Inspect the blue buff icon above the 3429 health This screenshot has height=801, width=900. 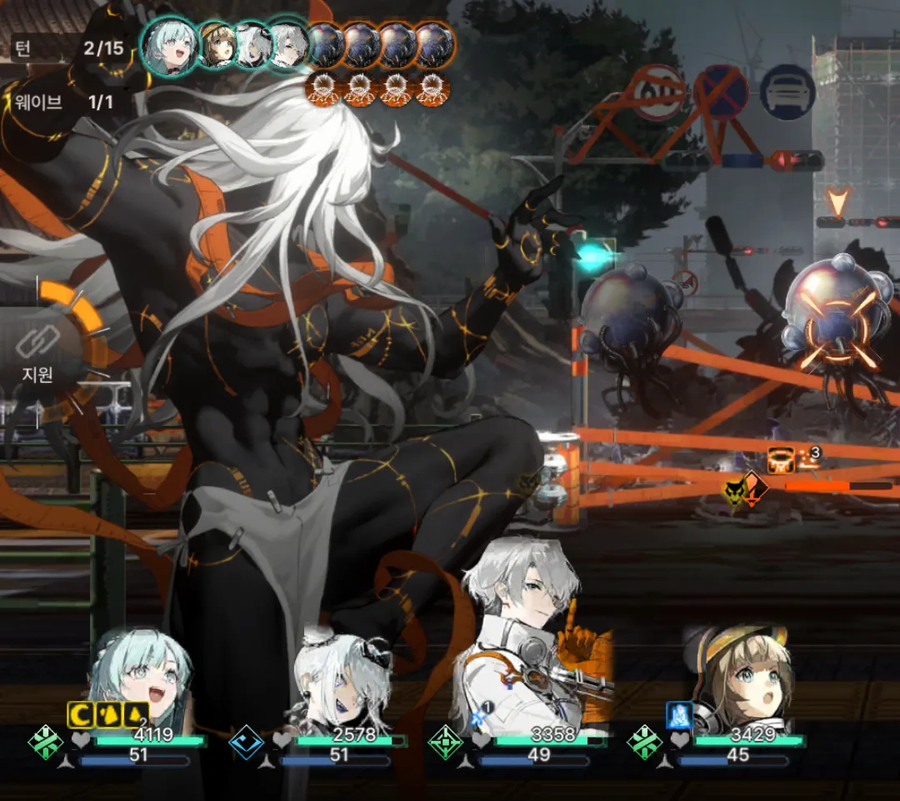680,714
